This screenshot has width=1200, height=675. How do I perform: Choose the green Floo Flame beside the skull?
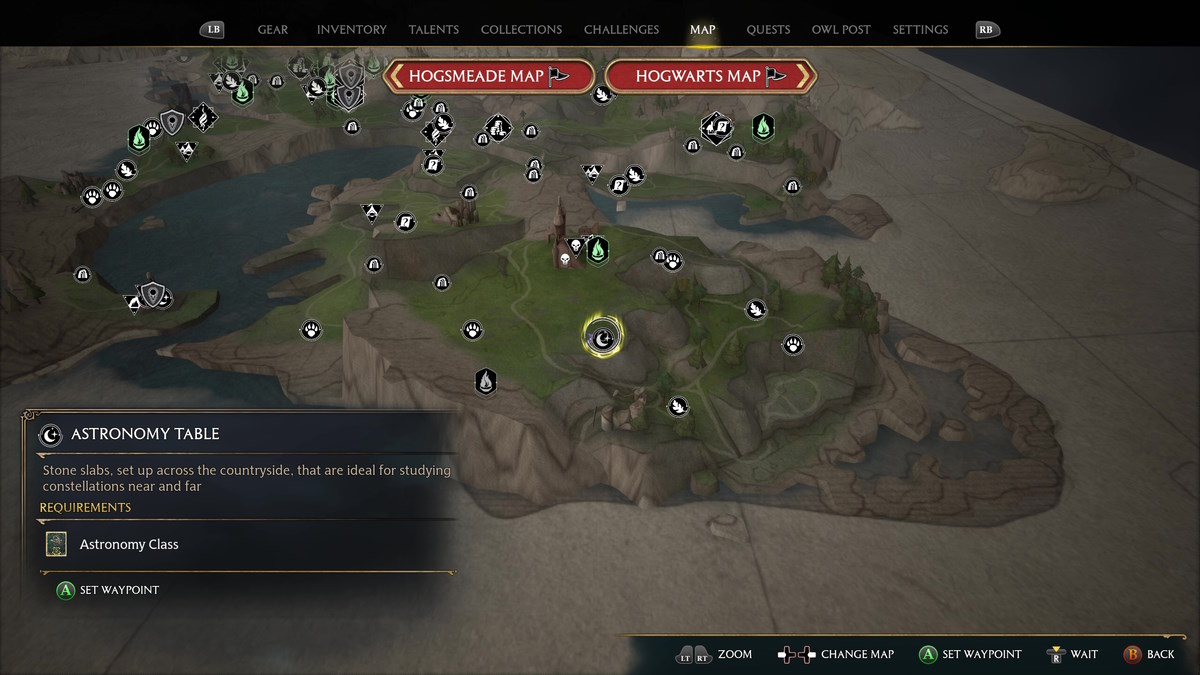coord(598,248)
